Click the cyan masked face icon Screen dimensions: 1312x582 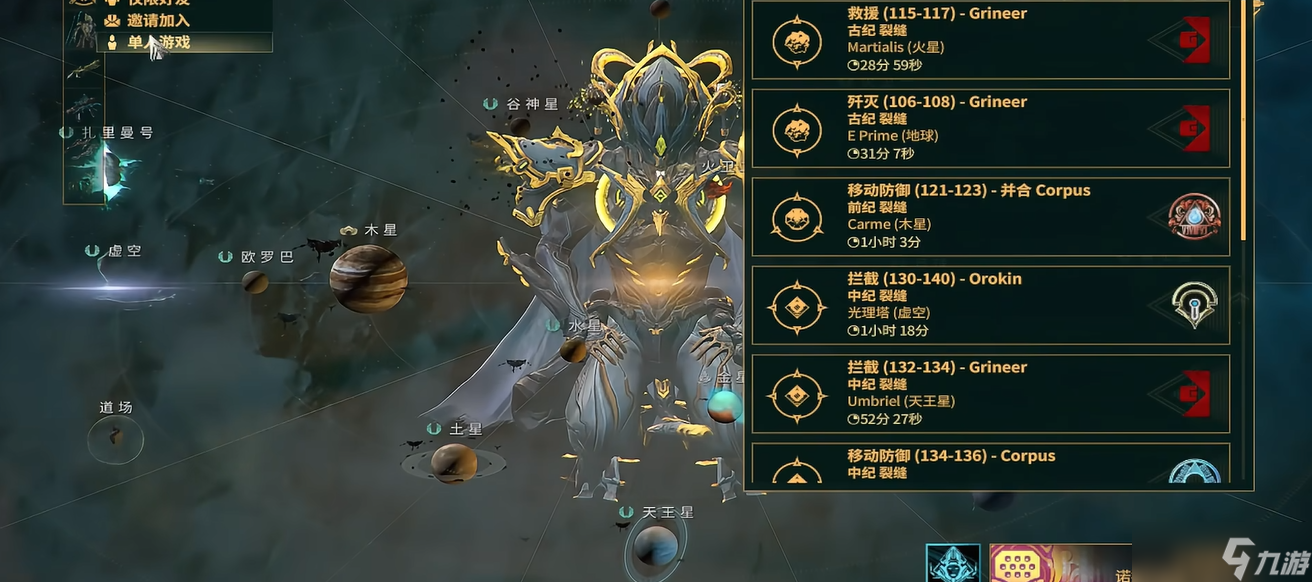[x=952, y=563]
